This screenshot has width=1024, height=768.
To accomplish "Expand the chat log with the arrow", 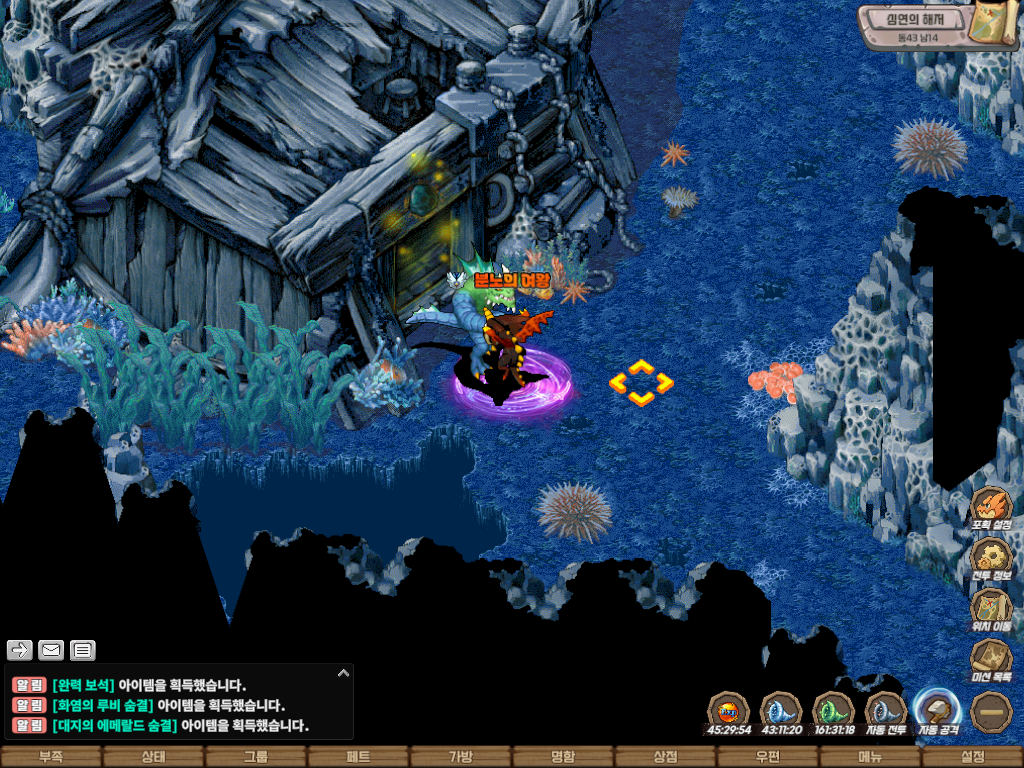I will [343, 674].
